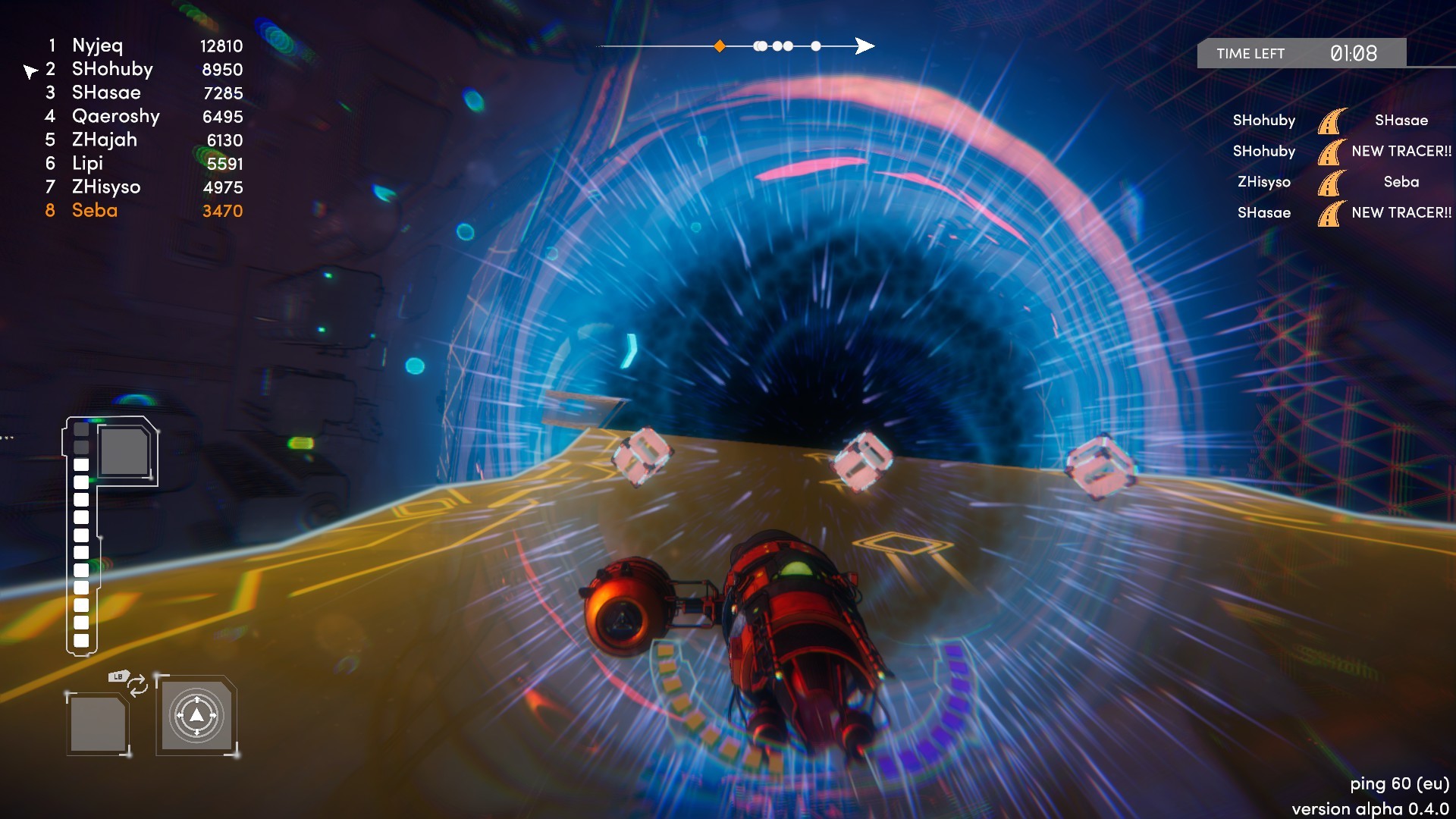Select the directional dodge ability icon
The width and height of the screenshot is (1456, 819).
196,714
